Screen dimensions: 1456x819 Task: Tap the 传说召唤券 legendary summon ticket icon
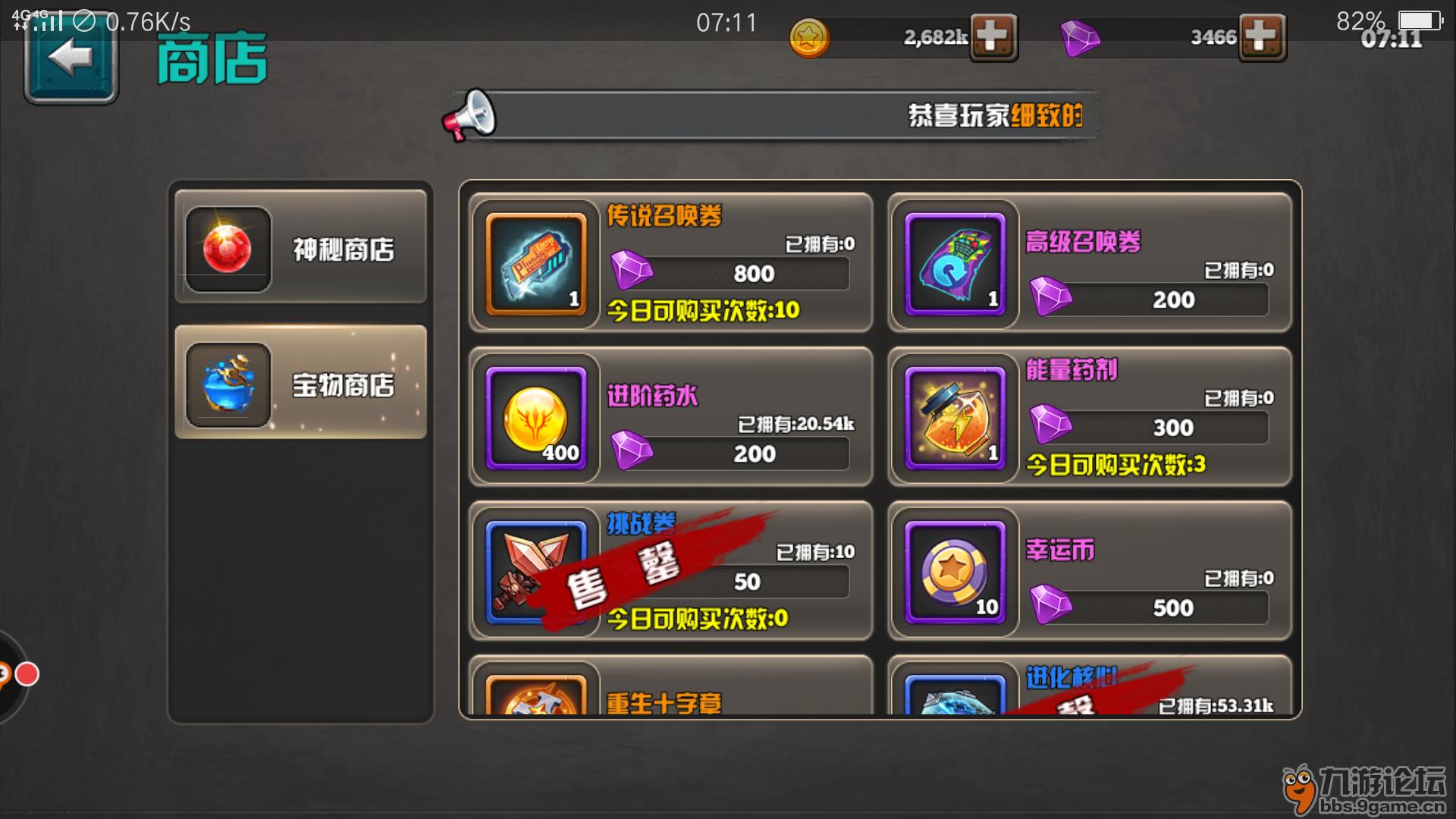coord(535,263)
